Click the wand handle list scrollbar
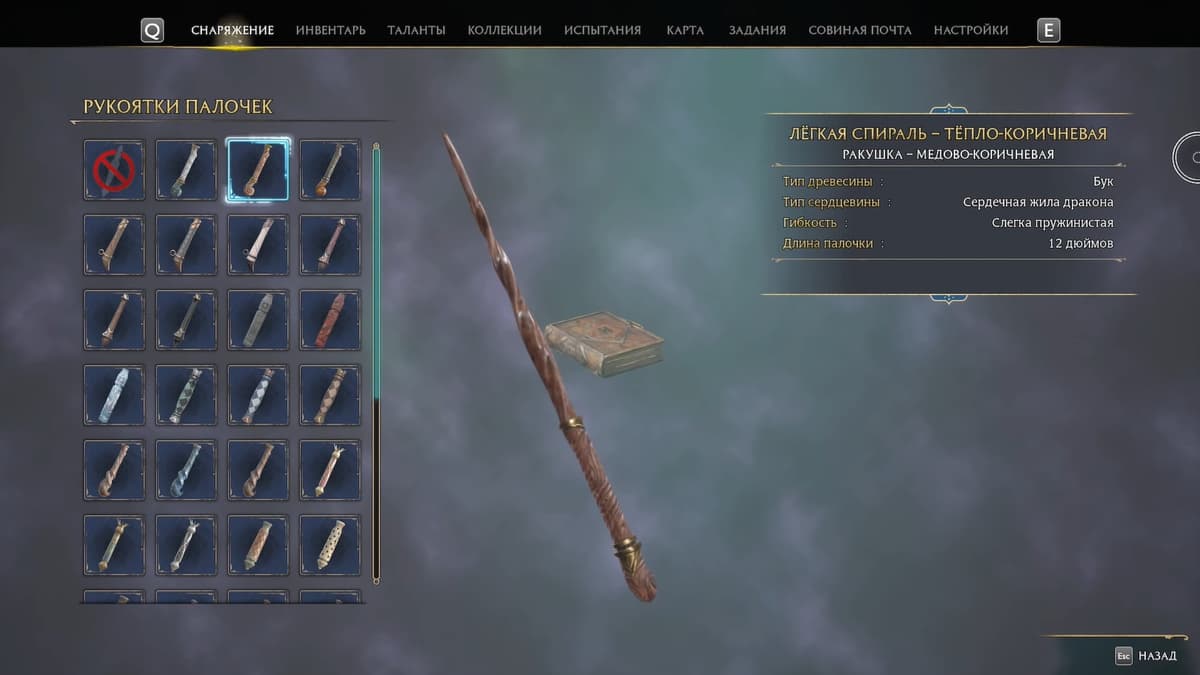The height and width of the screenshot is (675, 1200). (376, 360)
